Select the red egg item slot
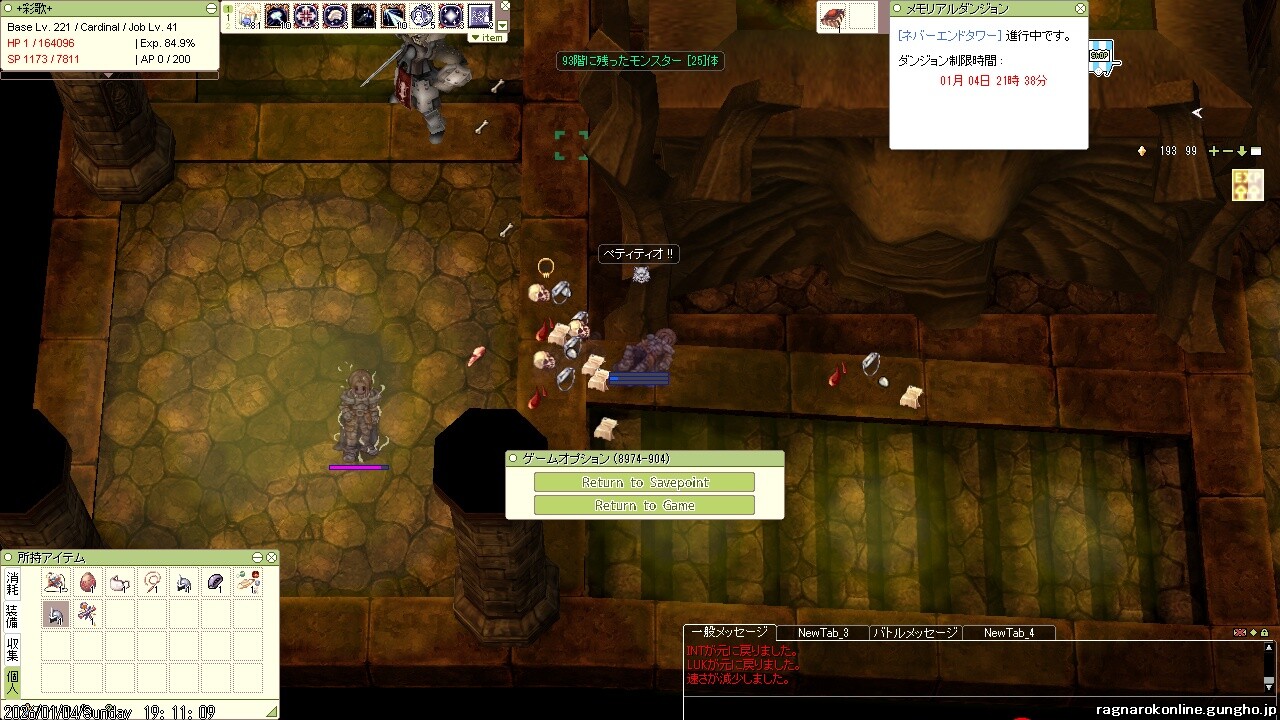The image size is (1280, 720). (x=88, y=583)
